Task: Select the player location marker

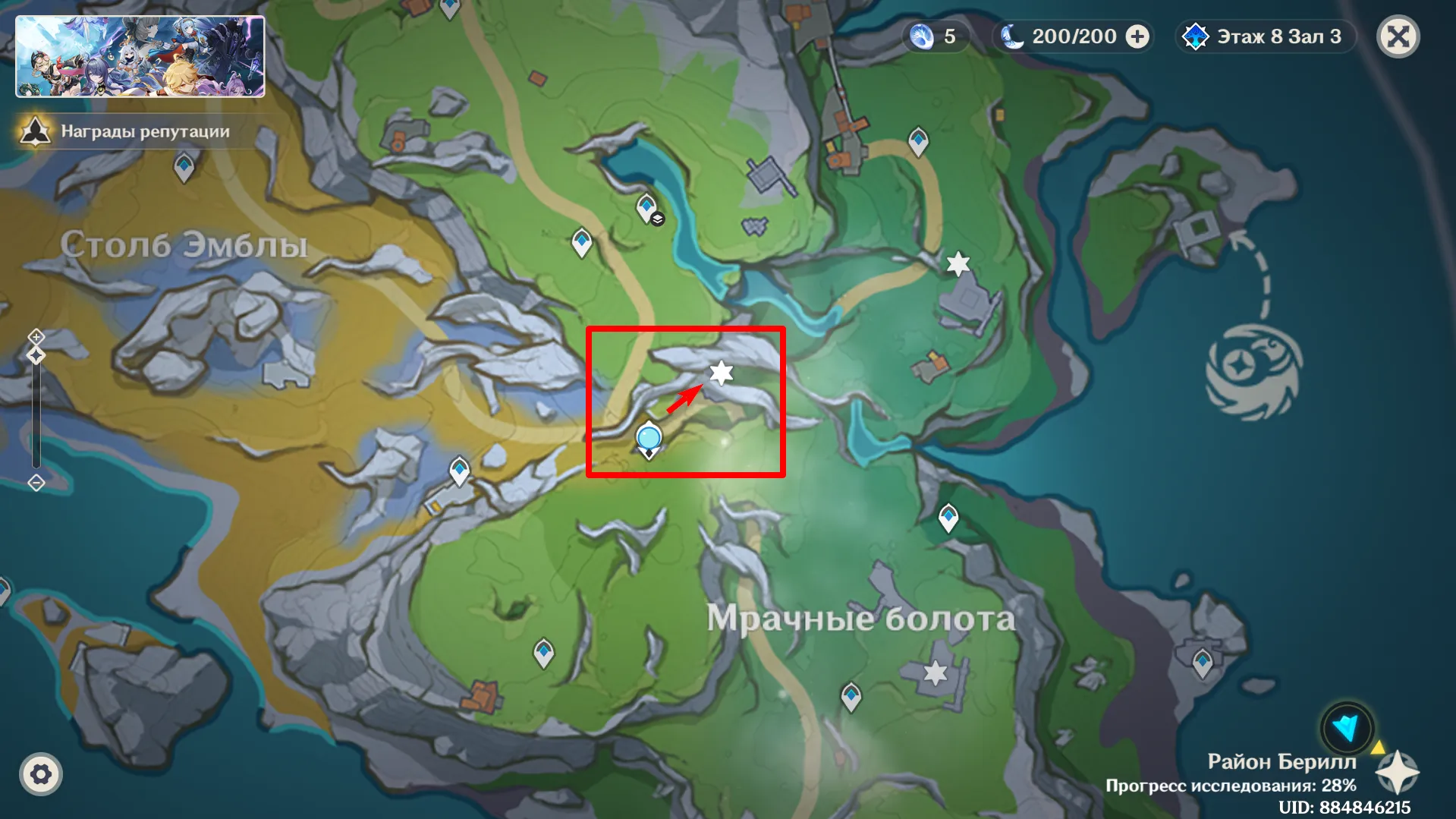Action: (x=648, y=437)
